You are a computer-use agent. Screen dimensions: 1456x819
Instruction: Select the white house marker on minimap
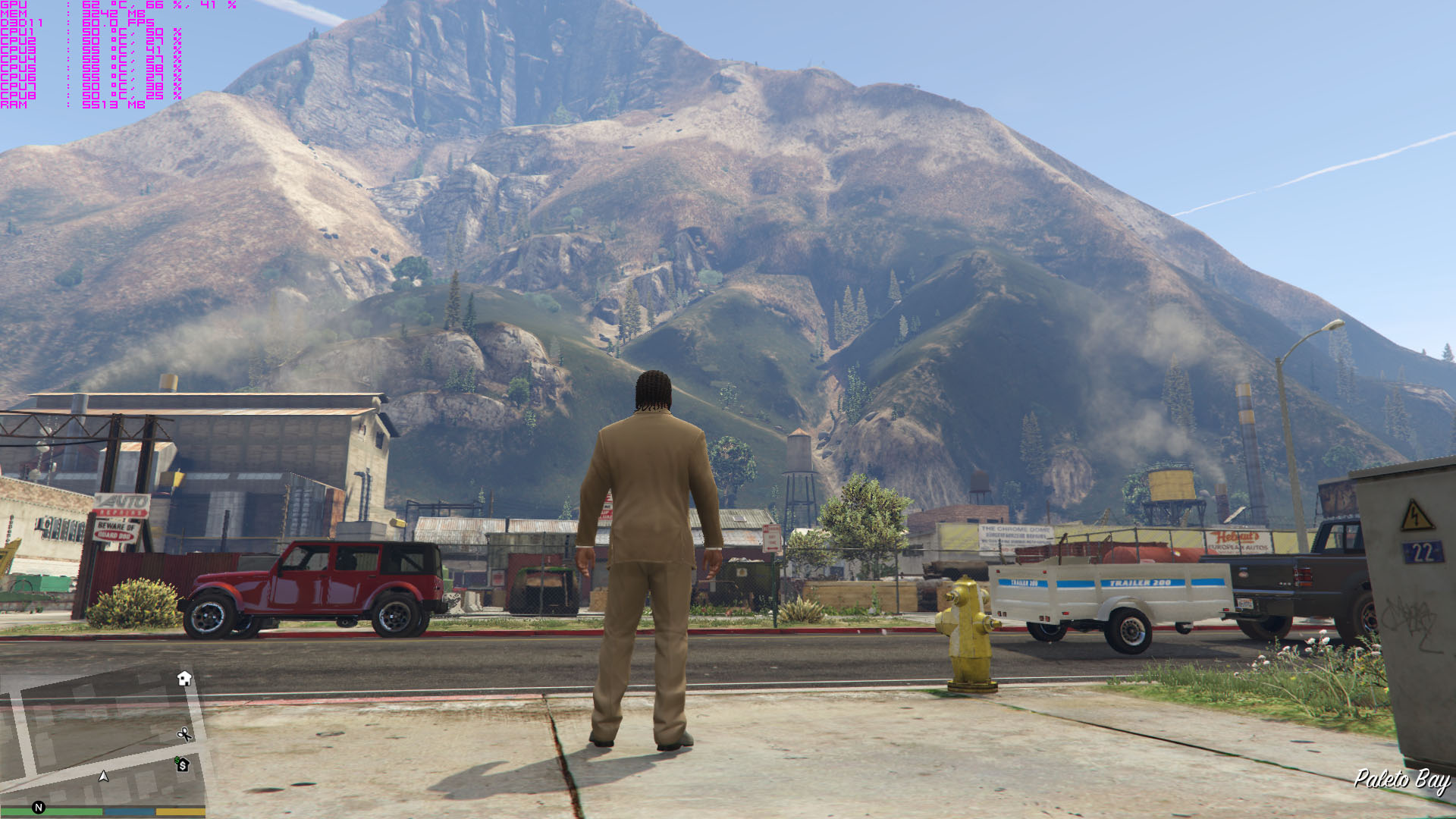[184, 678]
